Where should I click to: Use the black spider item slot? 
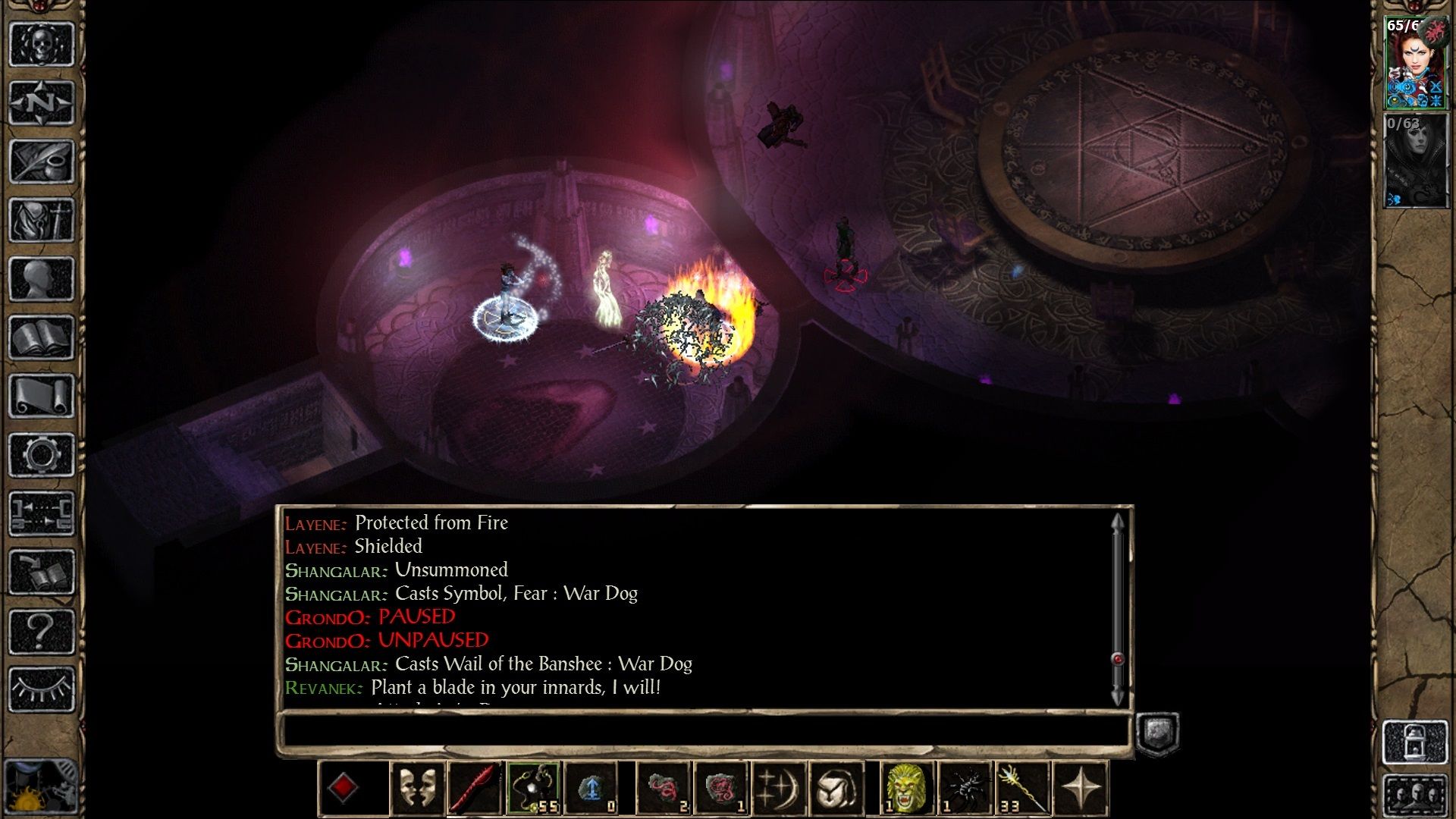pos(965,789)
